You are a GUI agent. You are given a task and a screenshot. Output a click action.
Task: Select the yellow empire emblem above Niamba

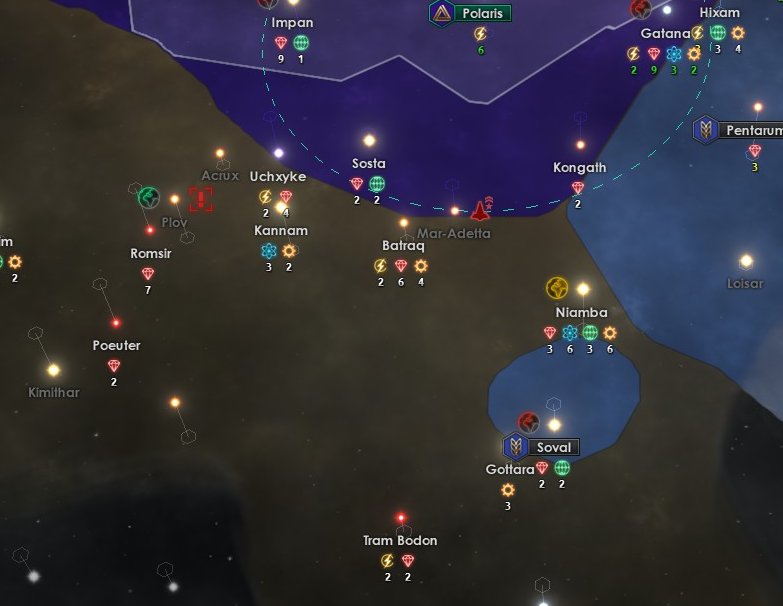(x=557, y=289)
